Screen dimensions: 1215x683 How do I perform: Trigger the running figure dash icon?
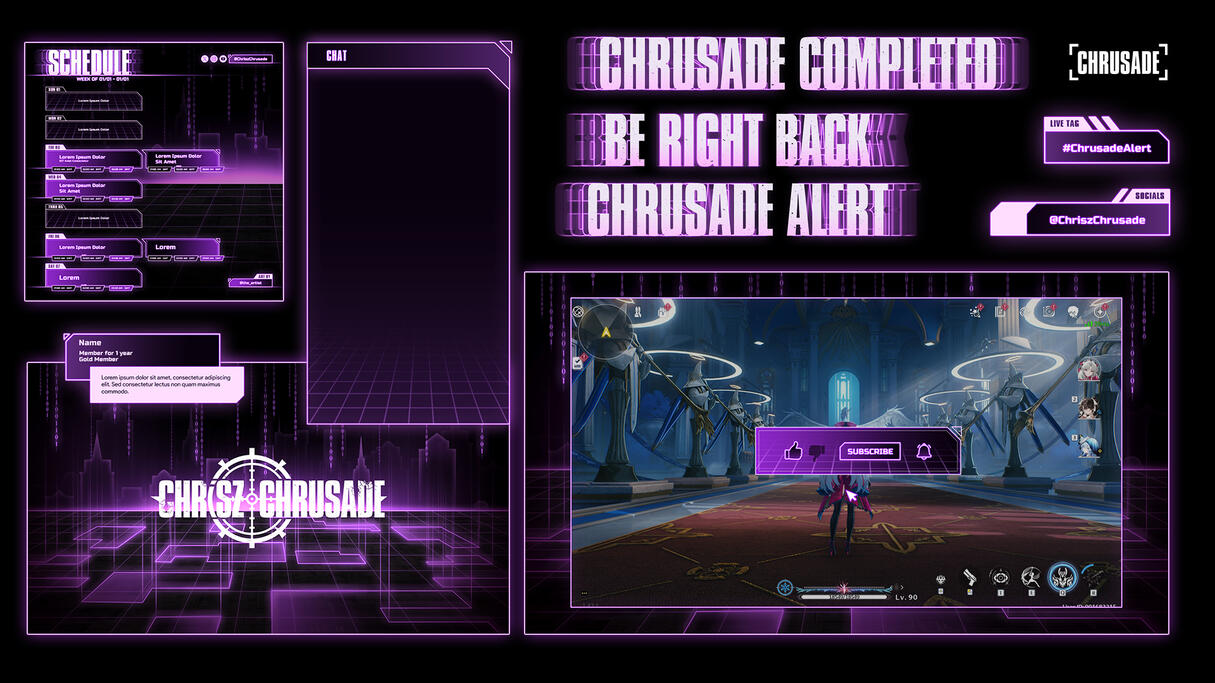click(x=1030, y=577)
